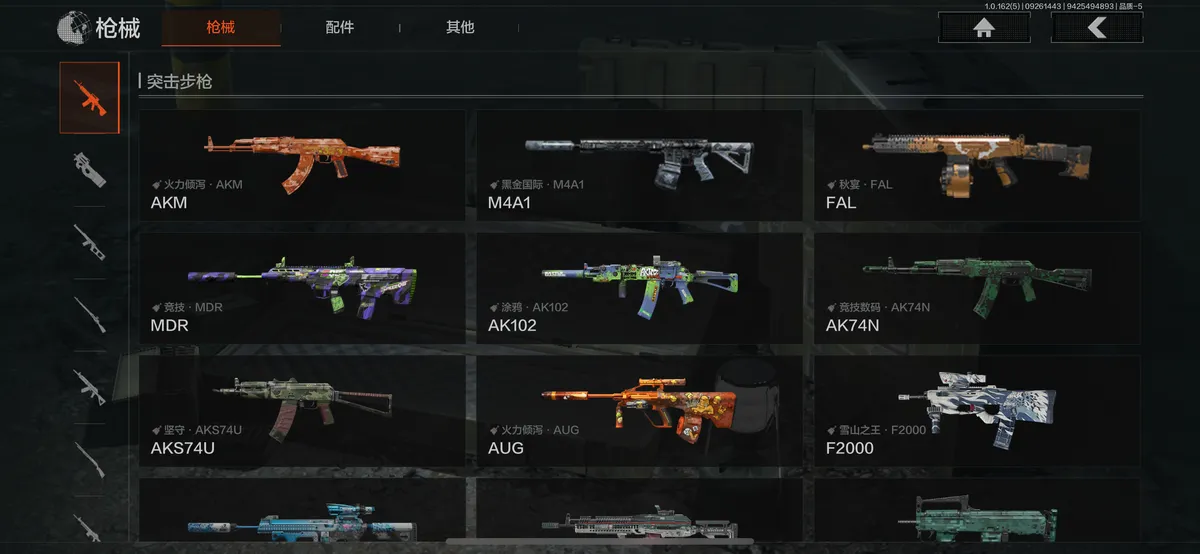1200x554 pixels.
Task: Open the F2000 weapon card
Action: [977, 410]
